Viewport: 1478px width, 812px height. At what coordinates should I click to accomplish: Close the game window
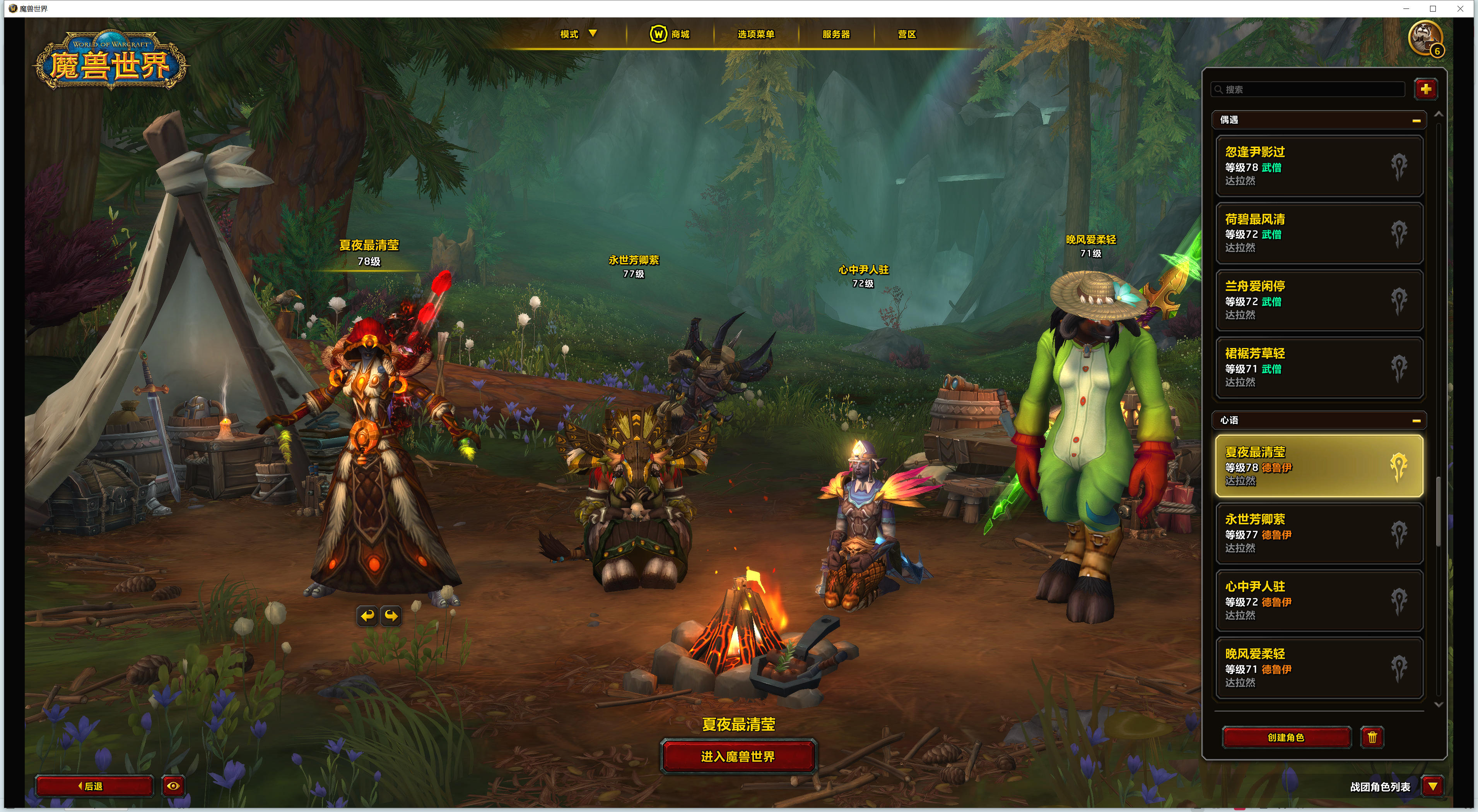pyautogui.click(x=1460, y=9)
